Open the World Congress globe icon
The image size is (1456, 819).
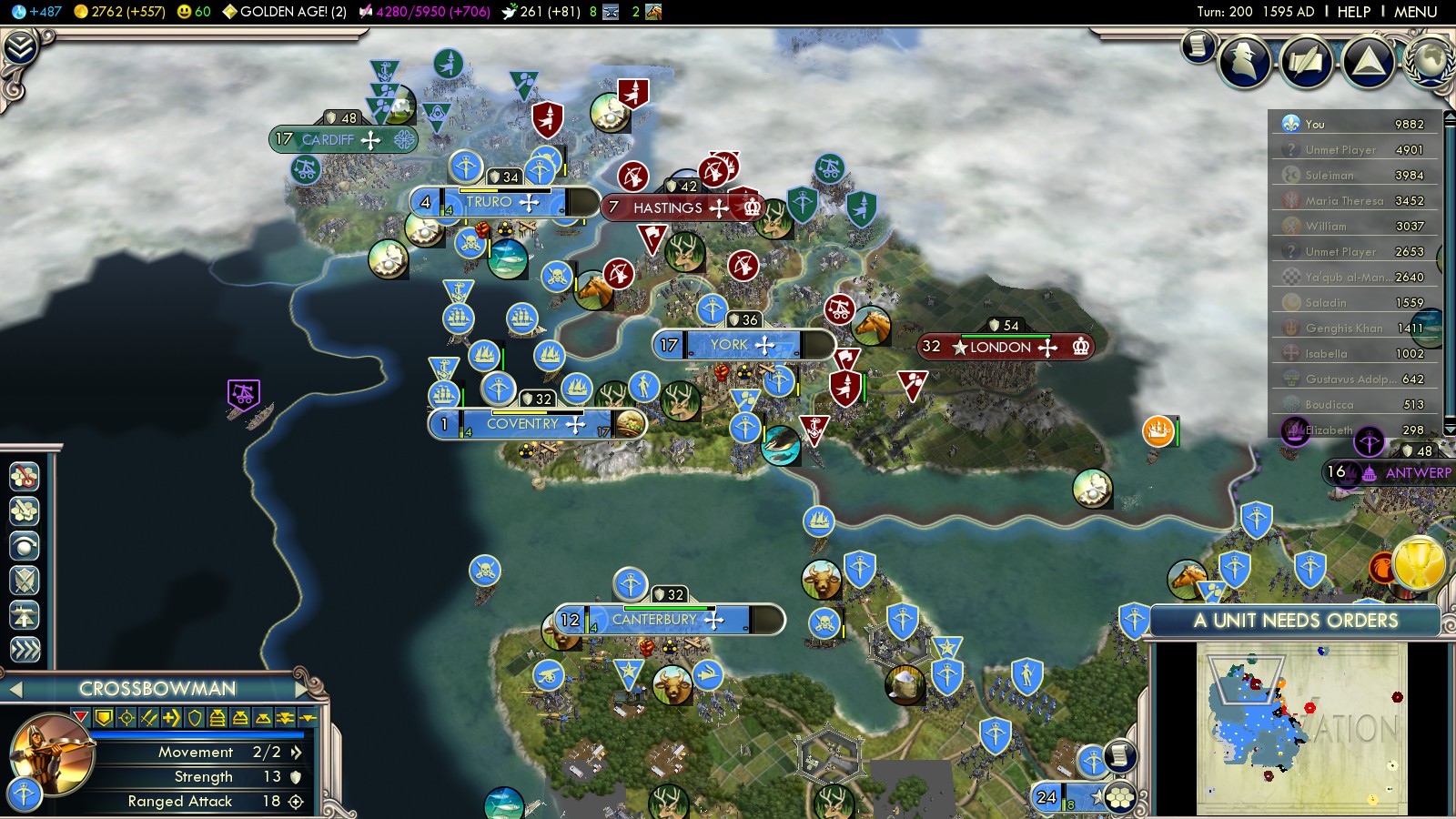(1431, 62)
